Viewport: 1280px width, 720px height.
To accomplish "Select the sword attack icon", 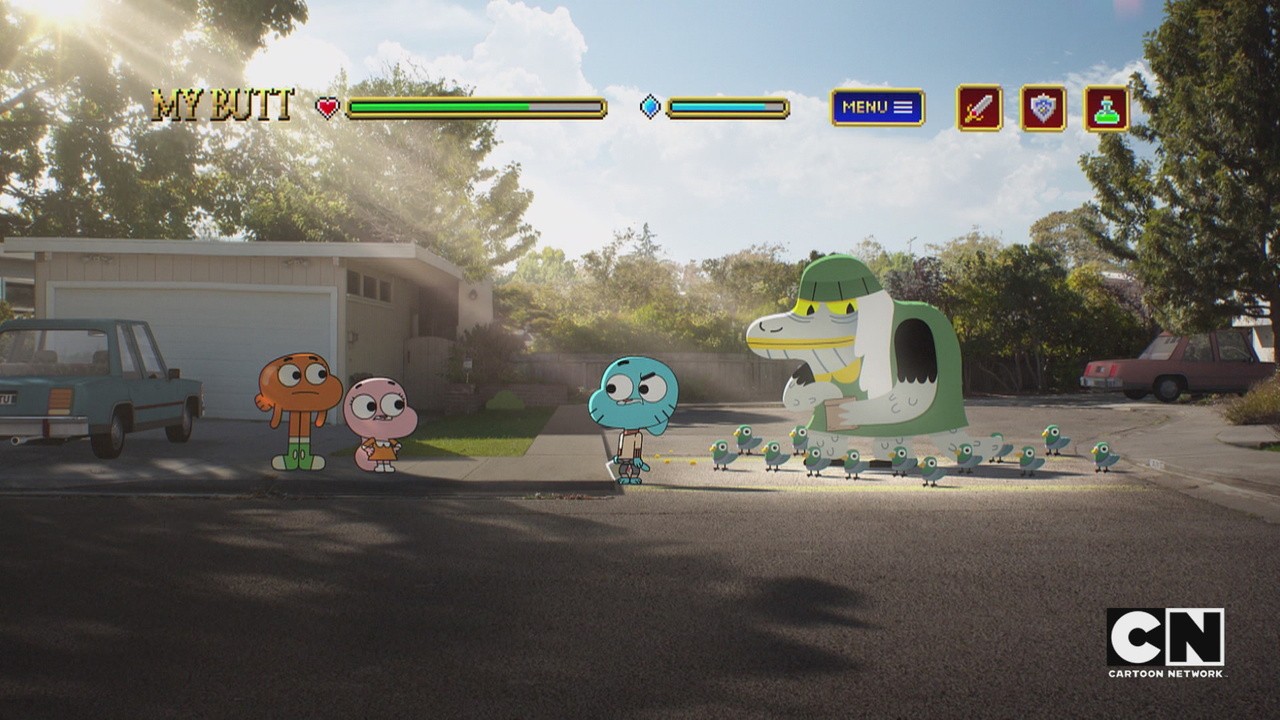I will coord(979,108).
